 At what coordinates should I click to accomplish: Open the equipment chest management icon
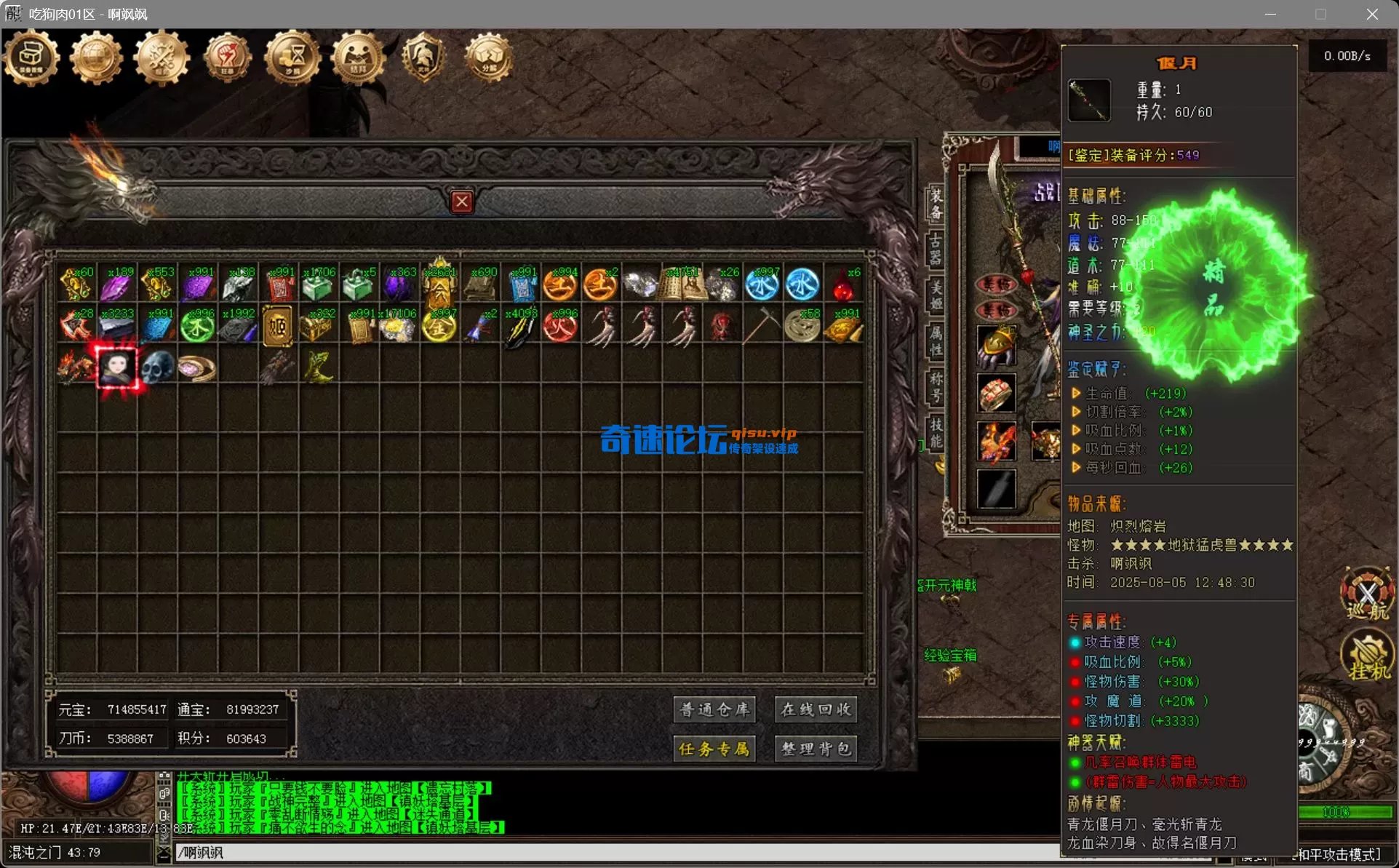[x=31, y=58]
